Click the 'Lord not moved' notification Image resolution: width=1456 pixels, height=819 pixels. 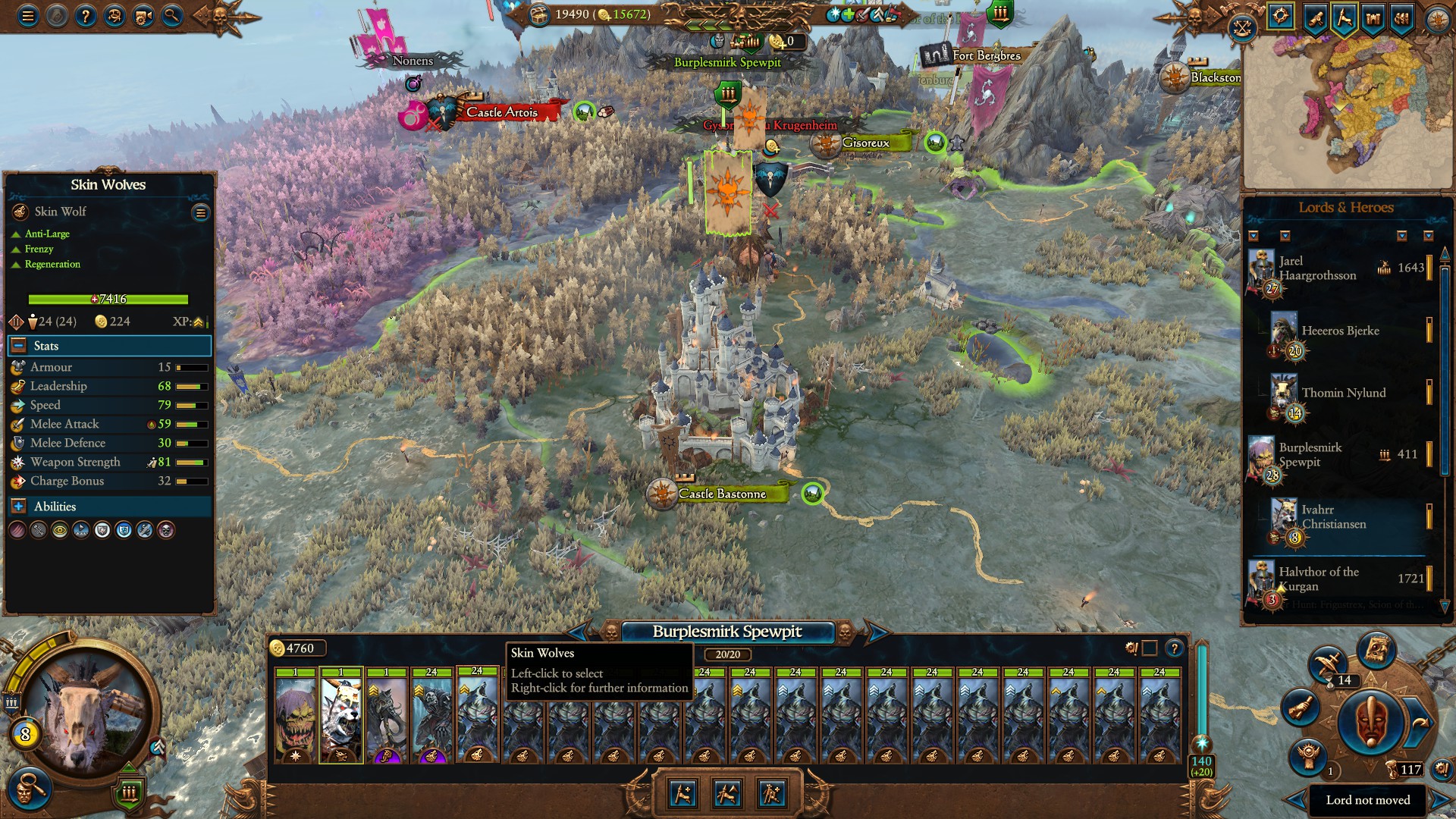click(1368, 800)
